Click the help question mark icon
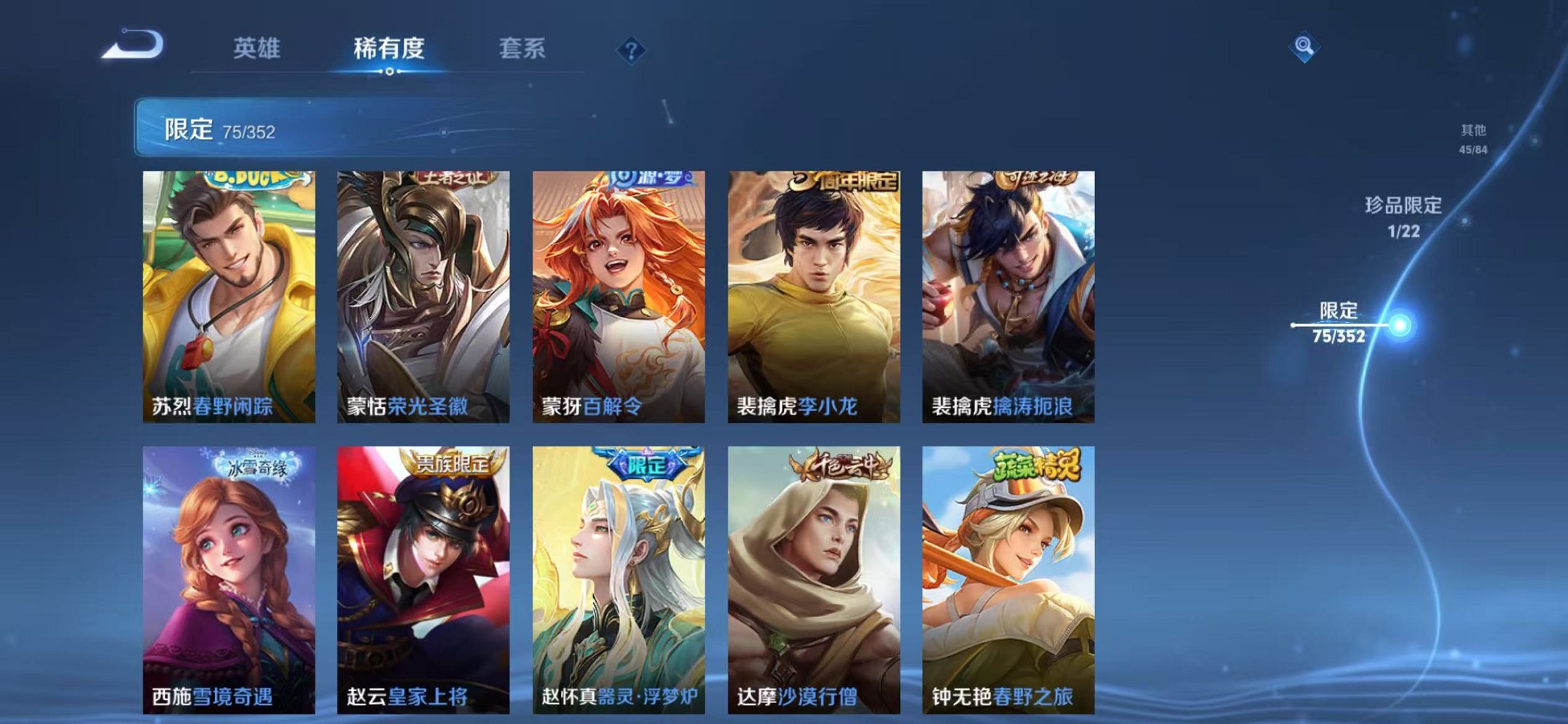Viewport: 1568px width, 724px height. [x=631, y=50]
